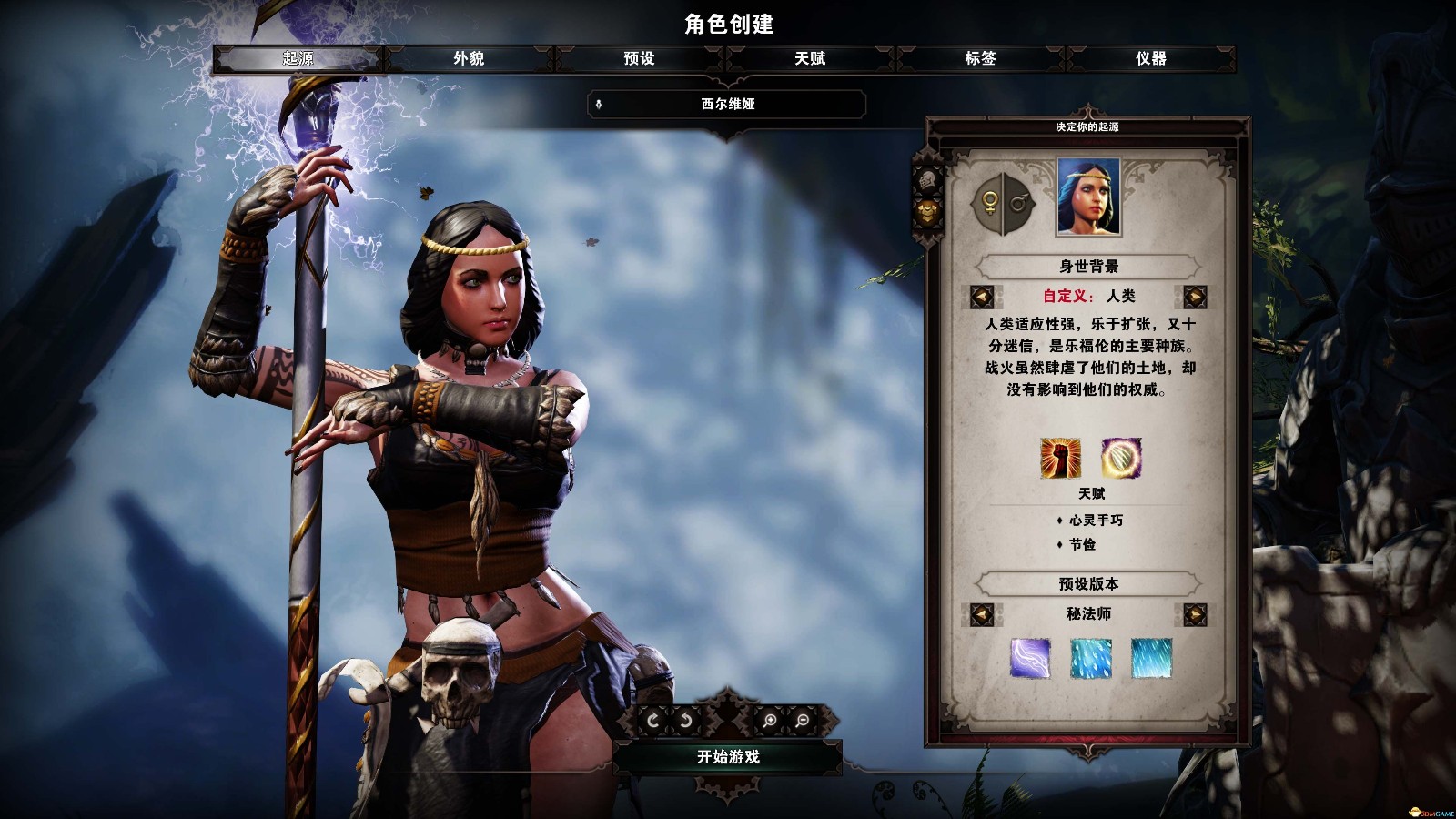
Task: Go to the 标签 tags tab
Action: [980, 58]
